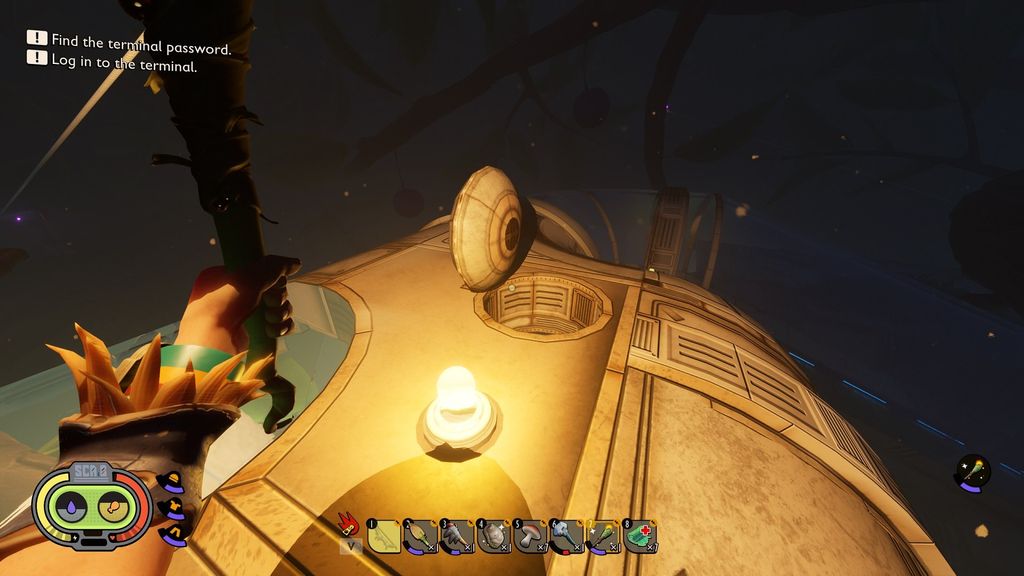This screenshot has width=1024, height=576.
Task: Check the leg armor durability icon
Action: pyautogui.click(x=172, y=536)
